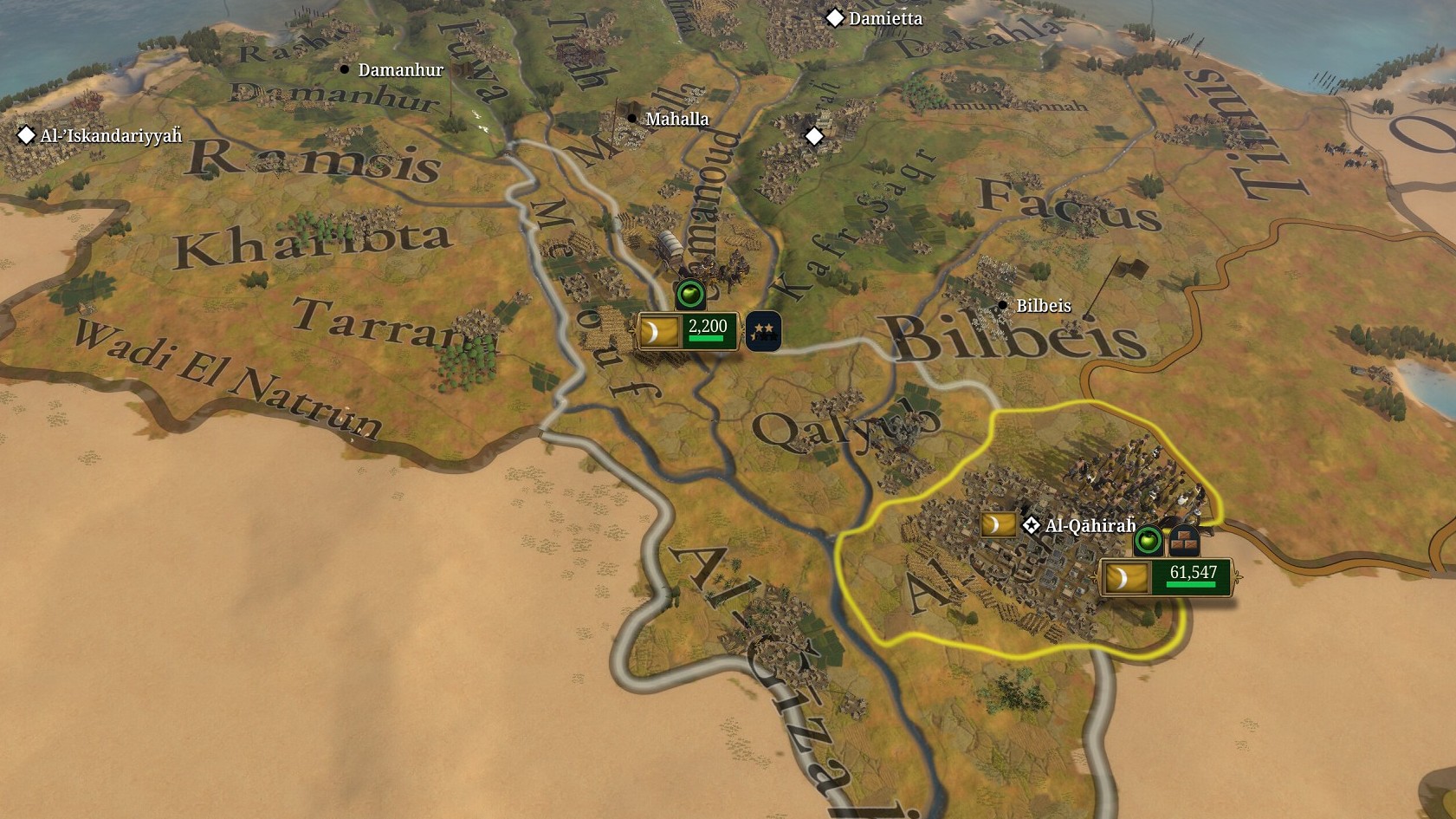Select the army banner with 2,200 troops
Image resolution: width=1456 pixels, height=819 pixels.
(688, 332)
